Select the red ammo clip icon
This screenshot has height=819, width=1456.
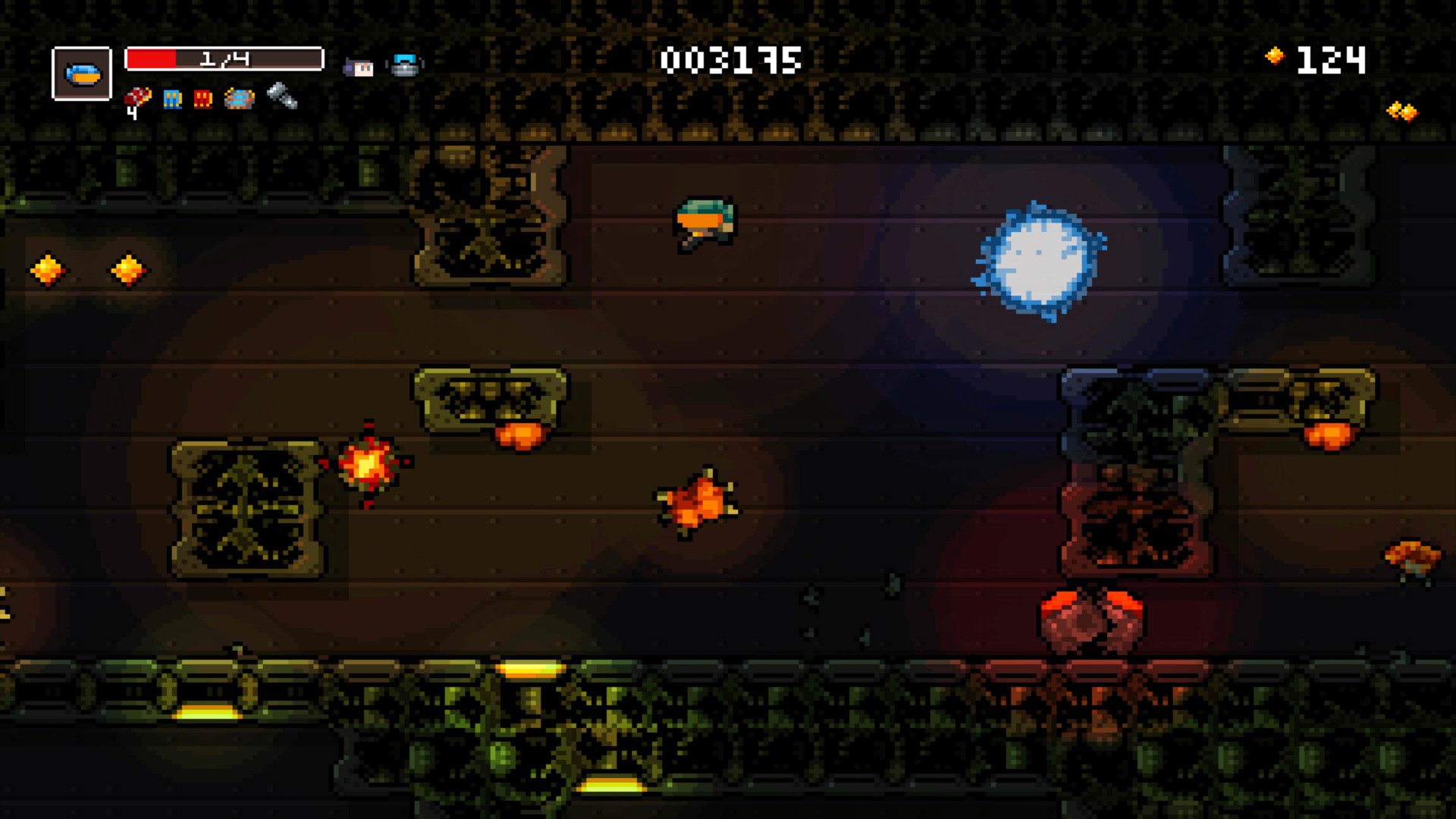[202, 99]
